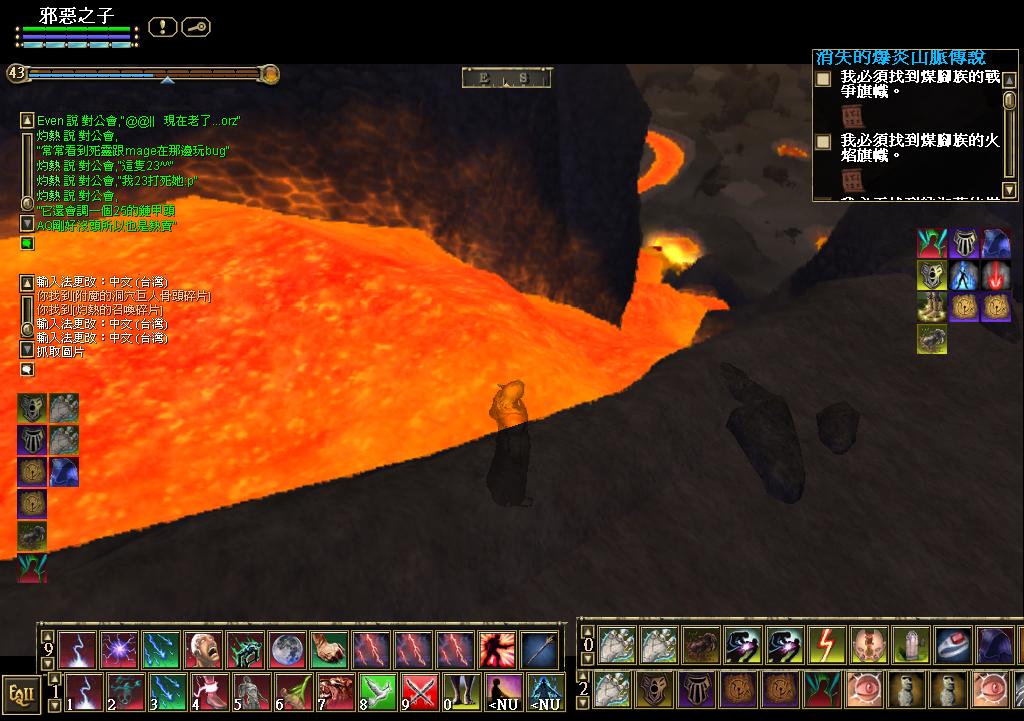Screen dimensions: 1024x721
Task: Click the compass heading strip
Action: coord(507,78)
